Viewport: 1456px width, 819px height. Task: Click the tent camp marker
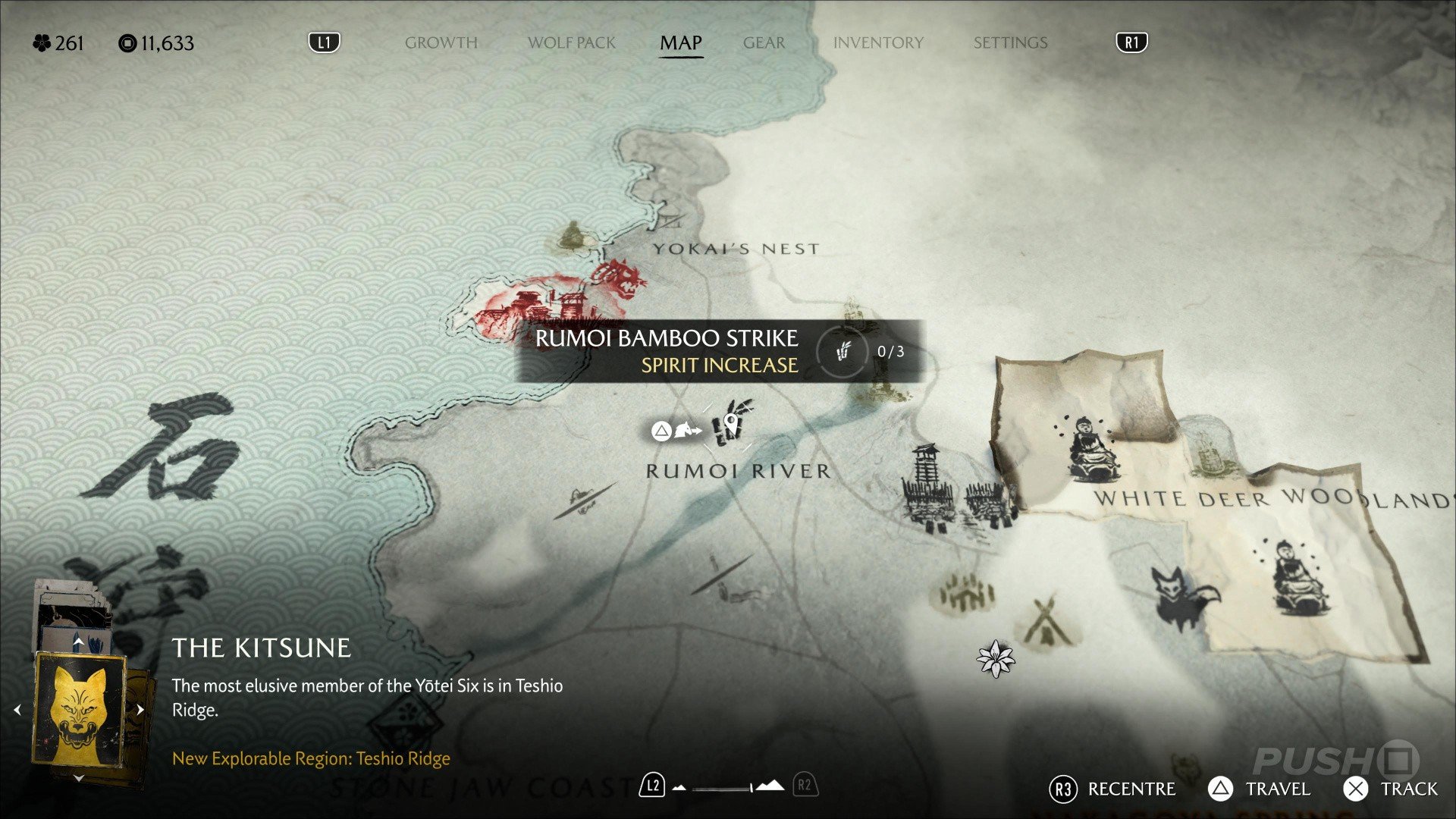point(1046,623)
